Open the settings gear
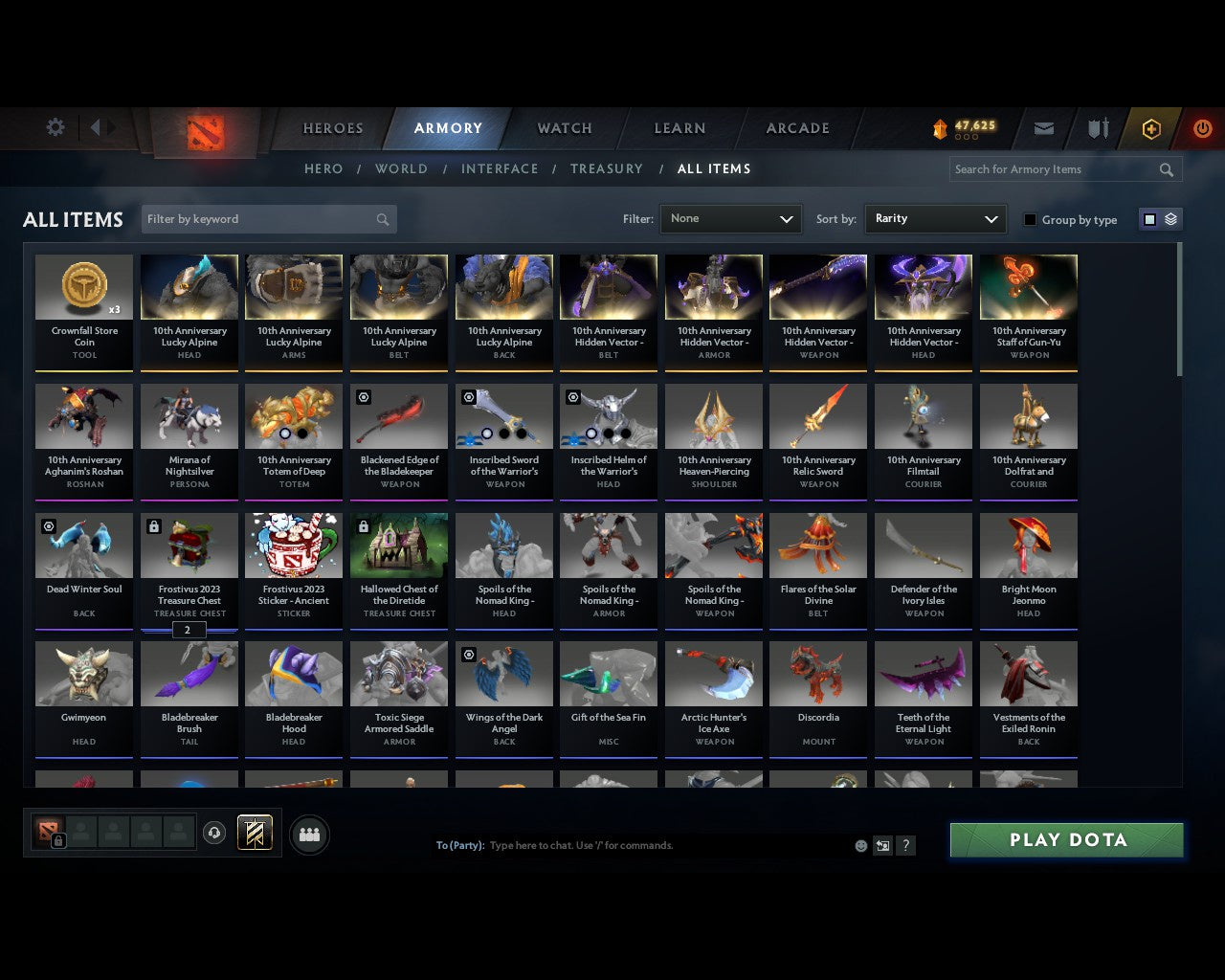1225x980 pixels. tap(55, 126)
